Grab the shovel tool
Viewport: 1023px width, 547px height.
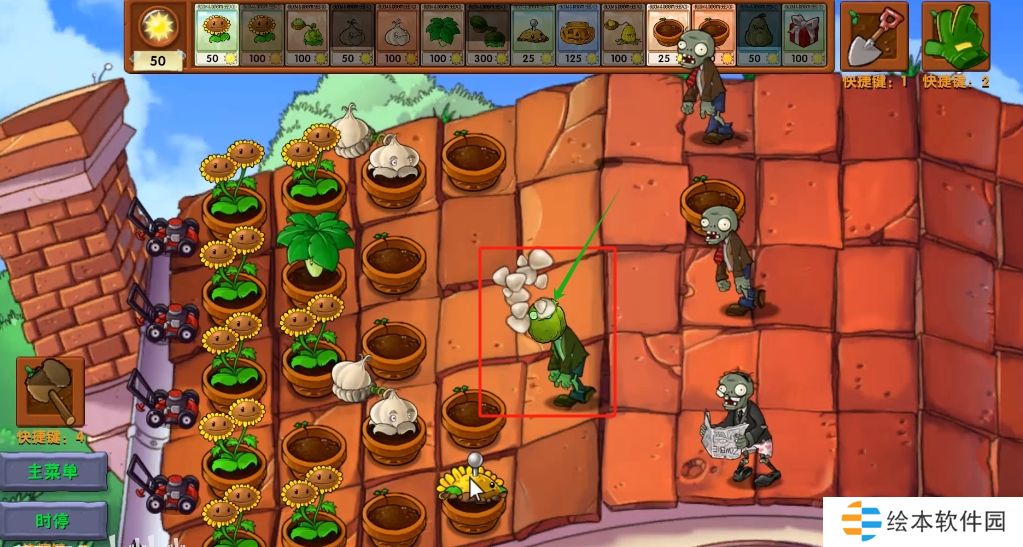(x=873, y=36)
